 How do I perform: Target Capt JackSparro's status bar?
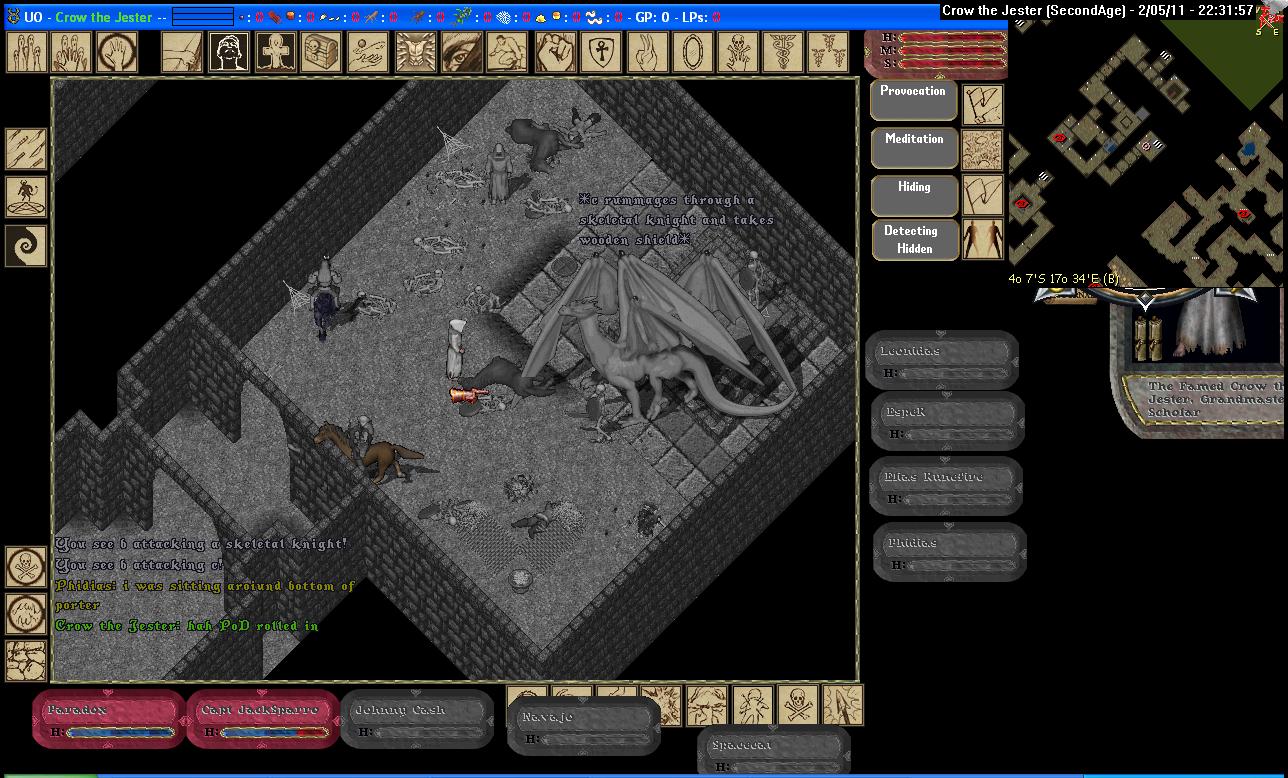coord(263,719)
